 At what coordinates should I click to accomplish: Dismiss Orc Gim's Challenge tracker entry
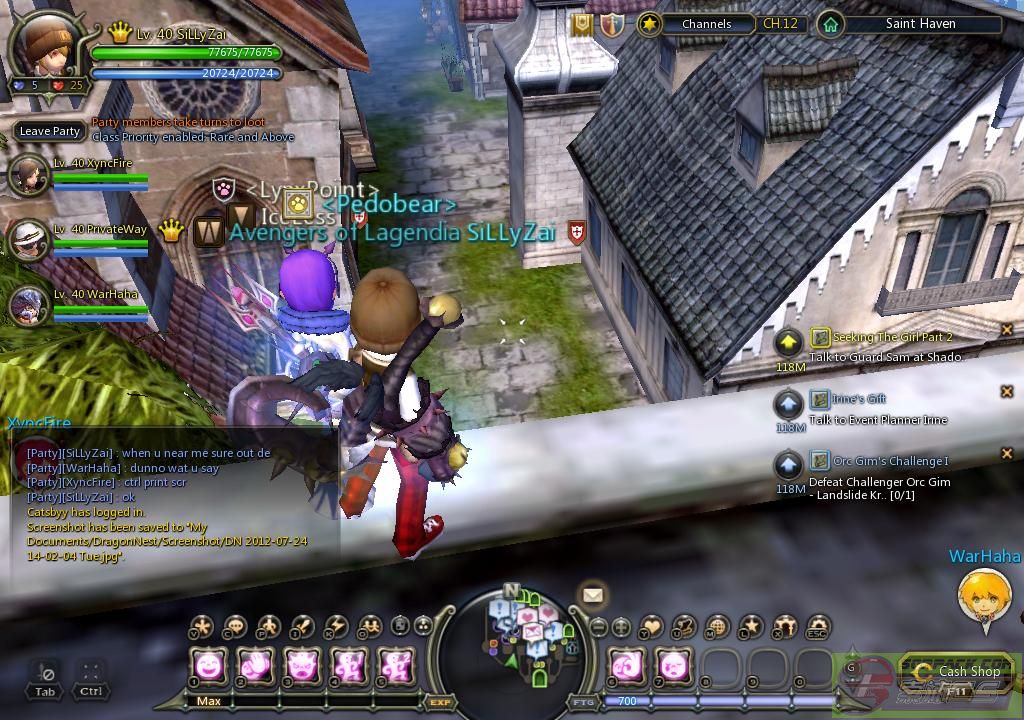tap(1007, 453)
